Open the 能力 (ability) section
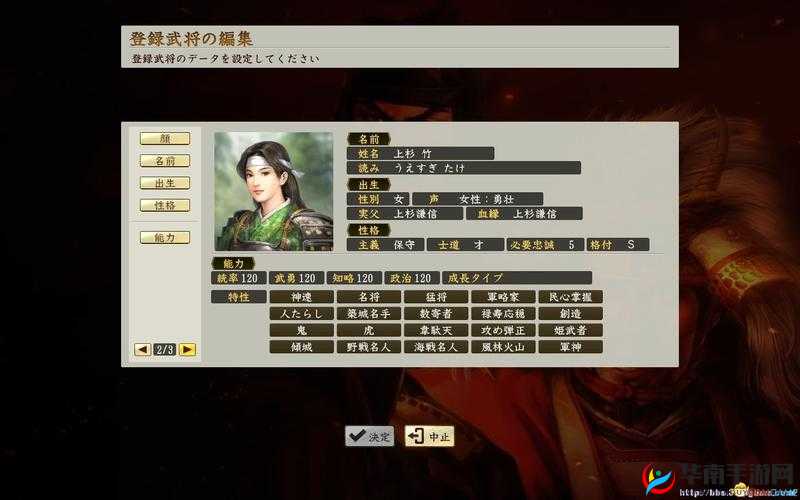The width and height of the screenshot is (800, 500). (x=165, y=237)
